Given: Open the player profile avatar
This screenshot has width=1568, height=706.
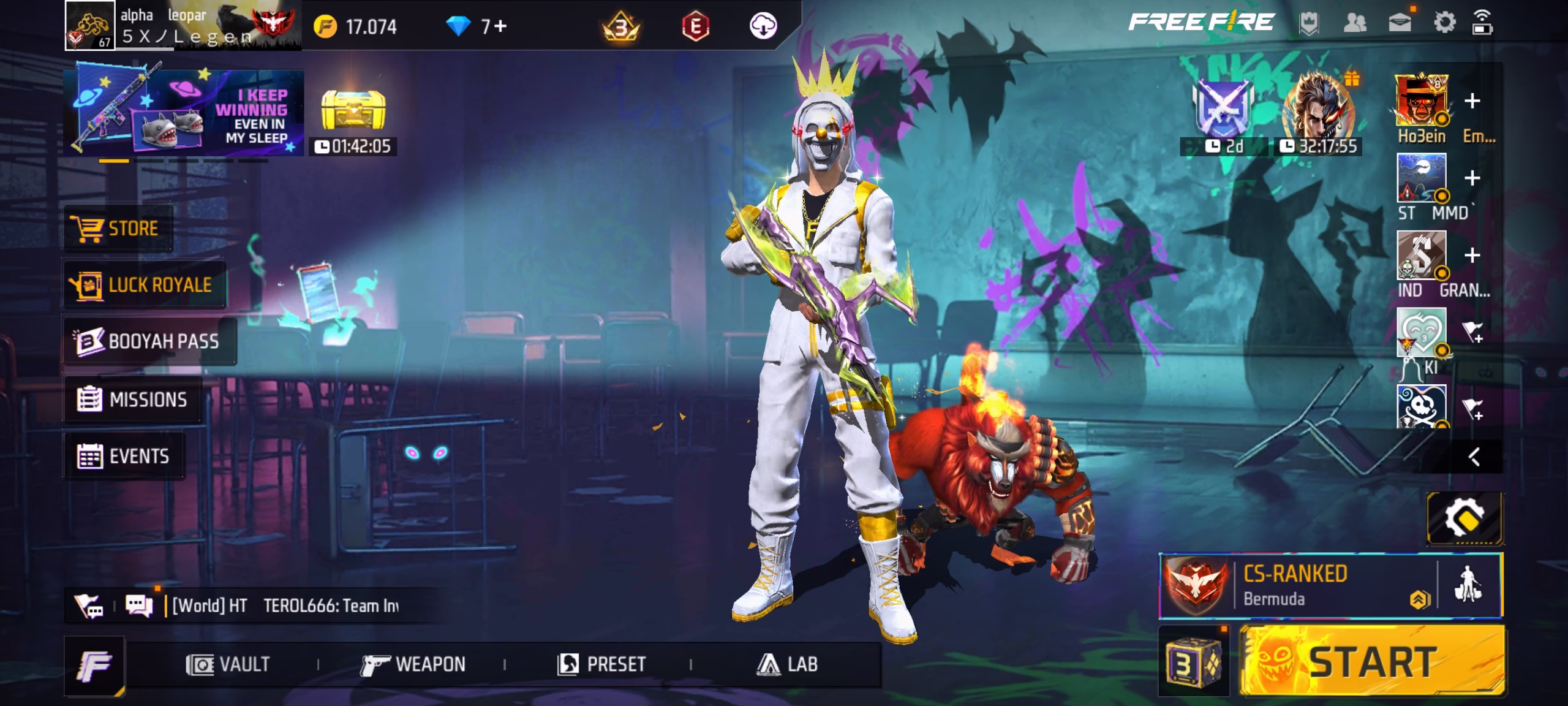Looking at the screenshot, I should [x=89, y=26].
